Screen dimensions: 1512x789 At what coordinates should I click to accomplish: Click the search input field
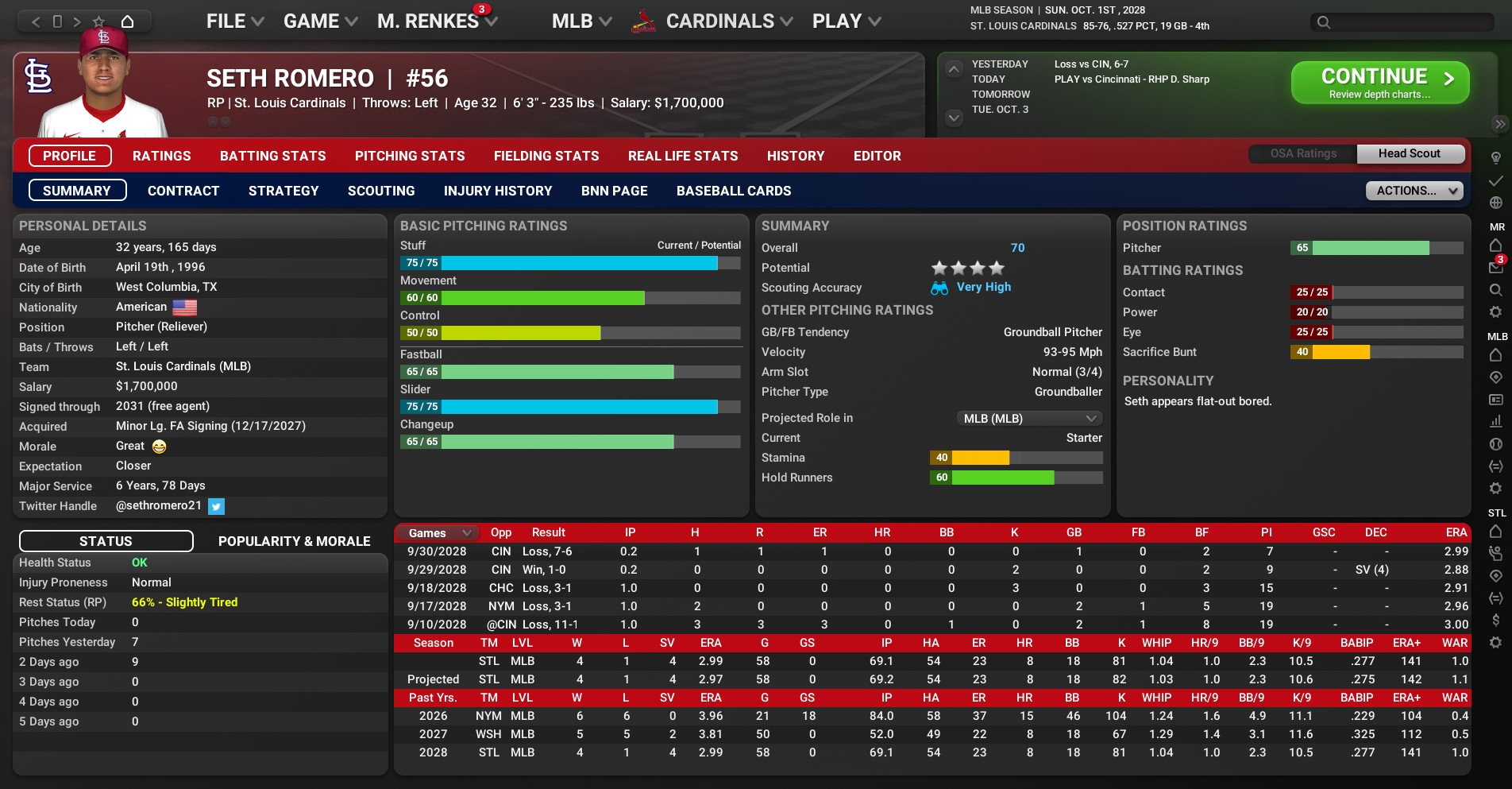1410,22
